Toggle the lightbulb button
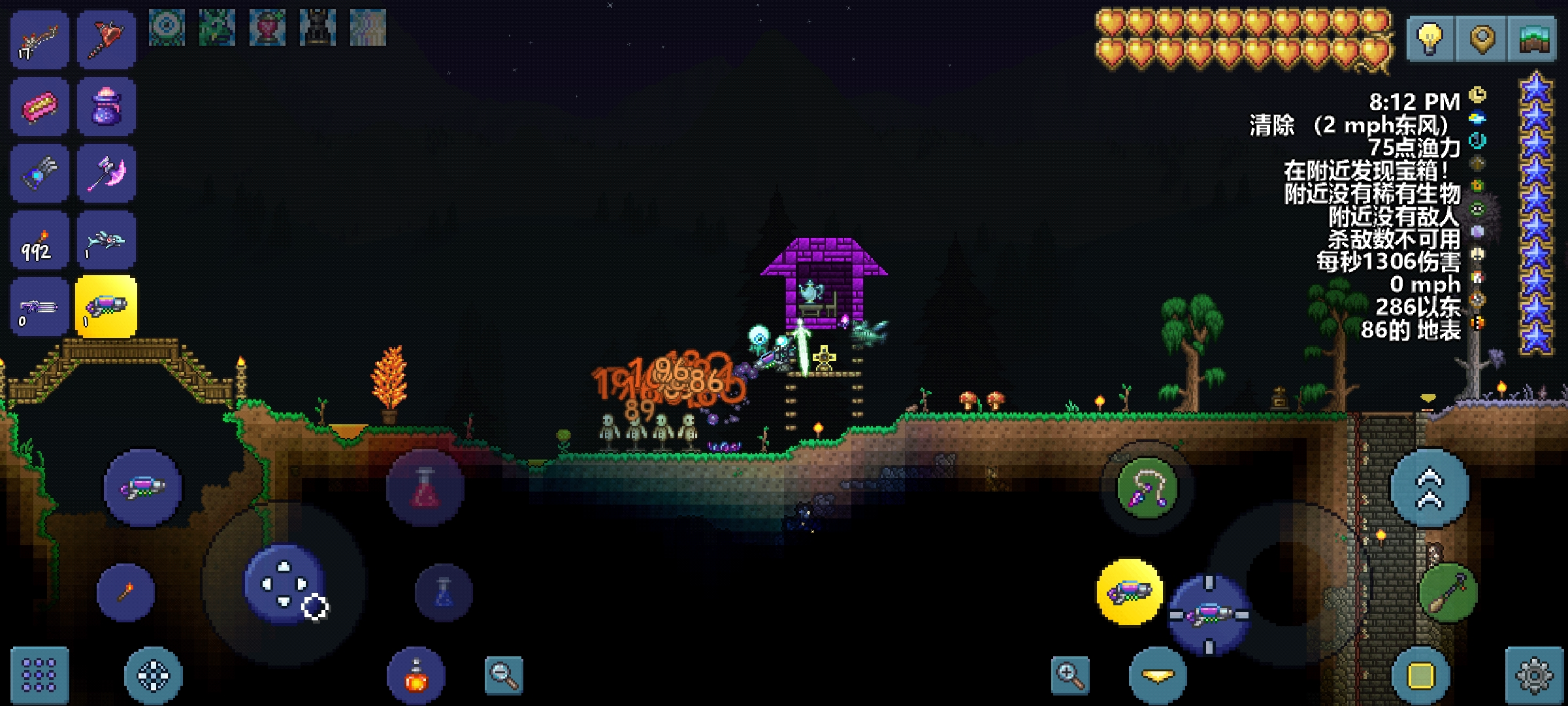 coord(1429,37)
